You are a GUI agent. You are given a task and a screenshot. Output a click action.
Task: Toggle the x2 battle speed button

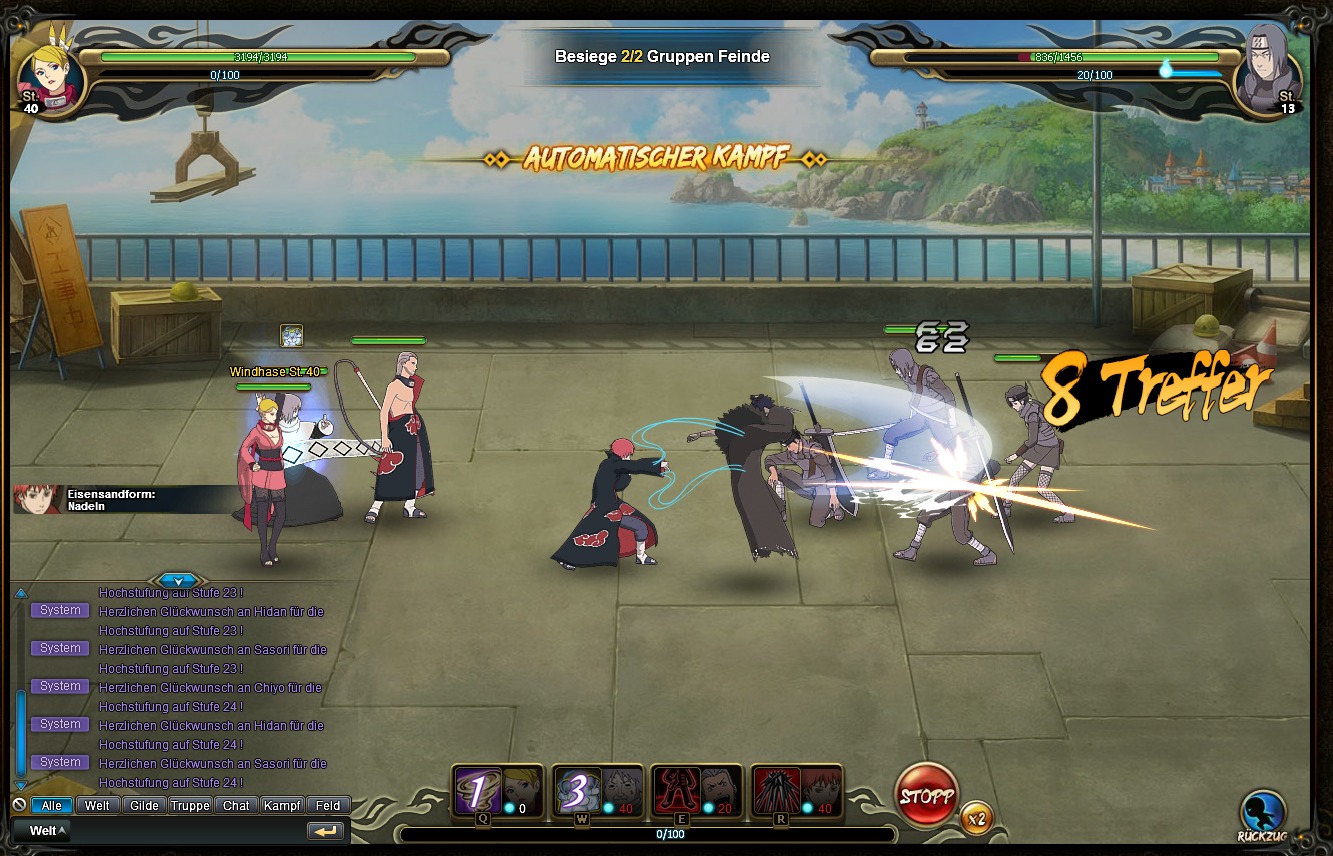click(x=977, y=819)
